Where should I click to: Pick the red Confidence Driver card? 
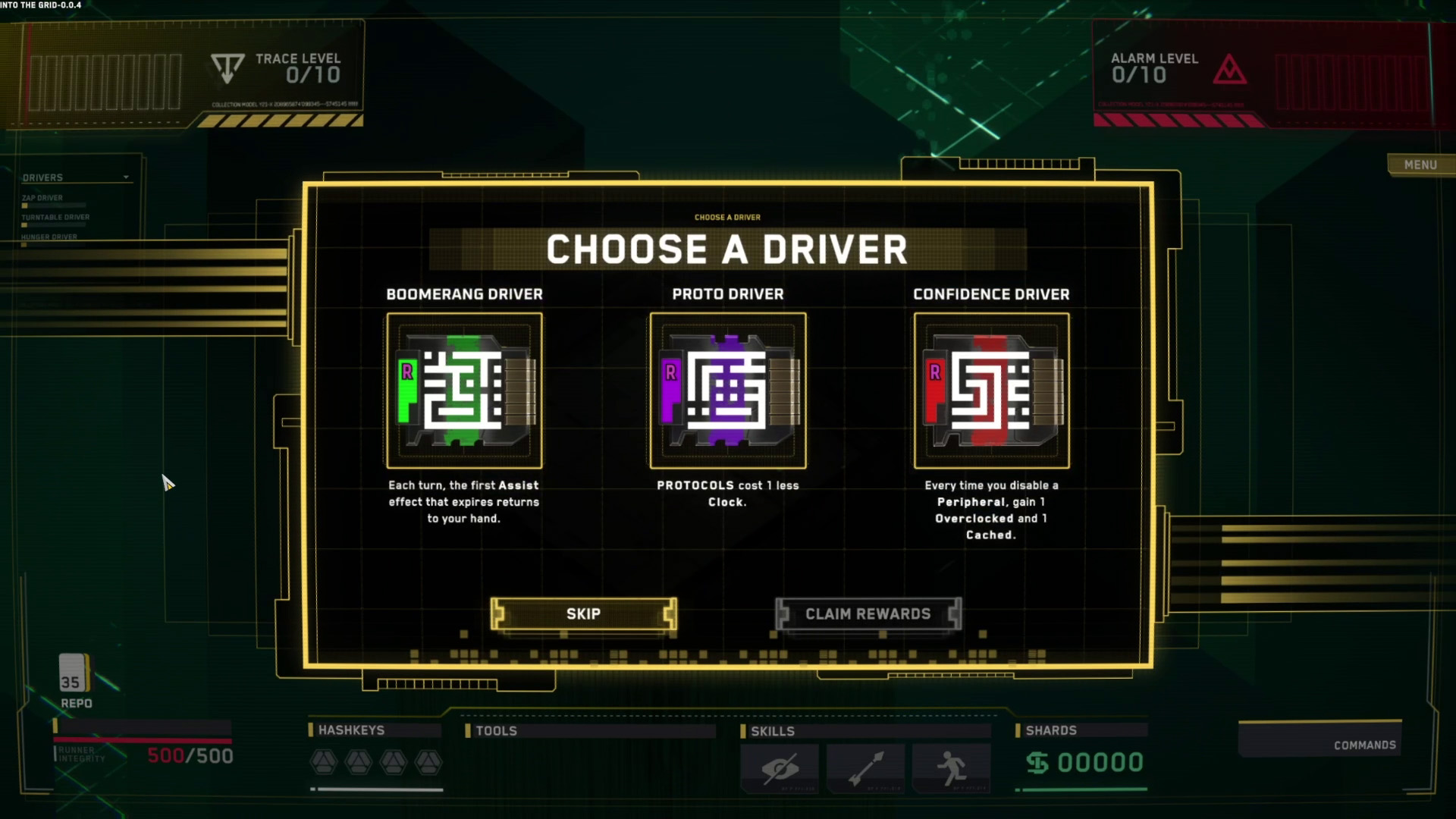pos(991,391)
